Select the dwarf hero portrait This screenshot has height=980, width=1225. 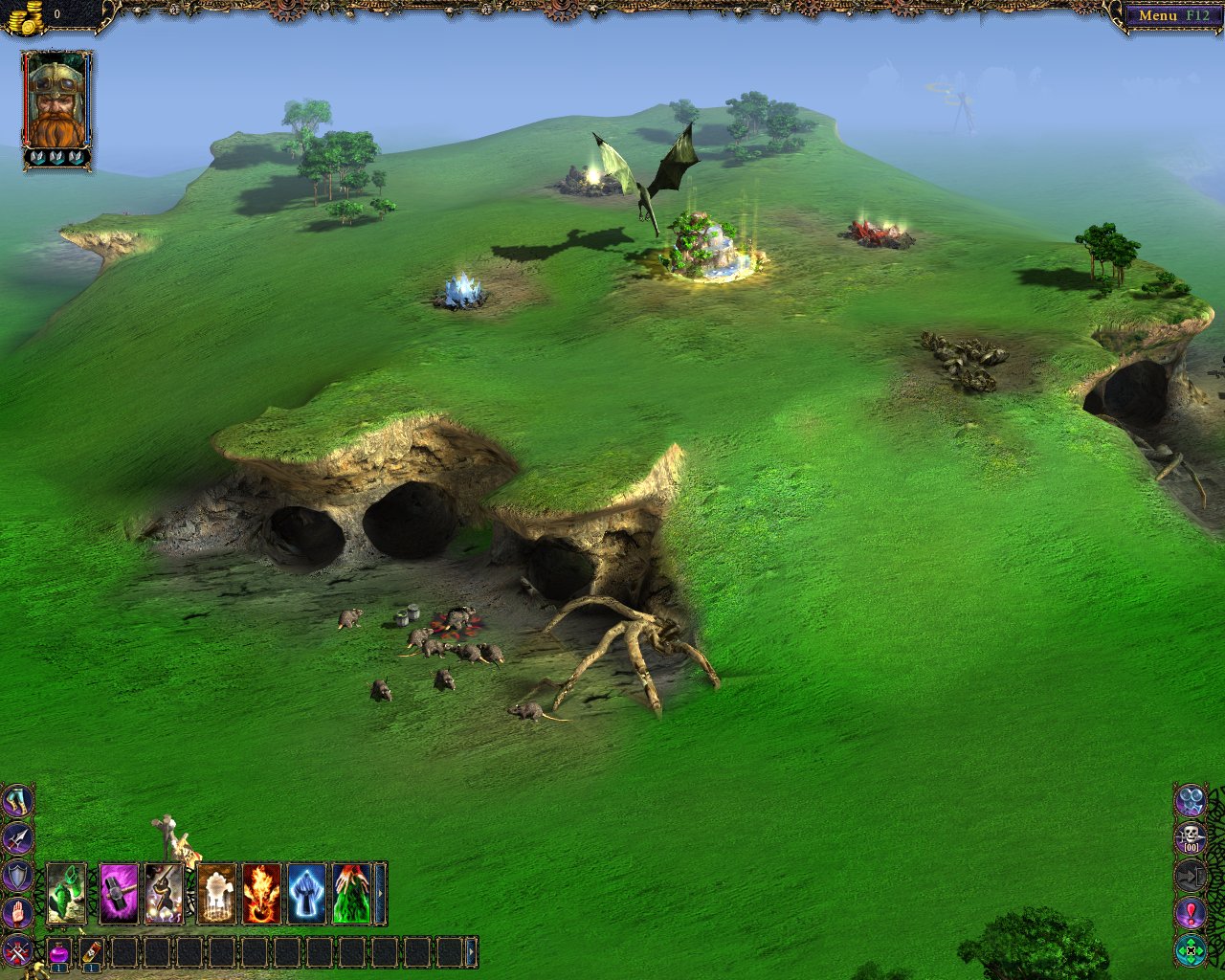coord(56,104)
